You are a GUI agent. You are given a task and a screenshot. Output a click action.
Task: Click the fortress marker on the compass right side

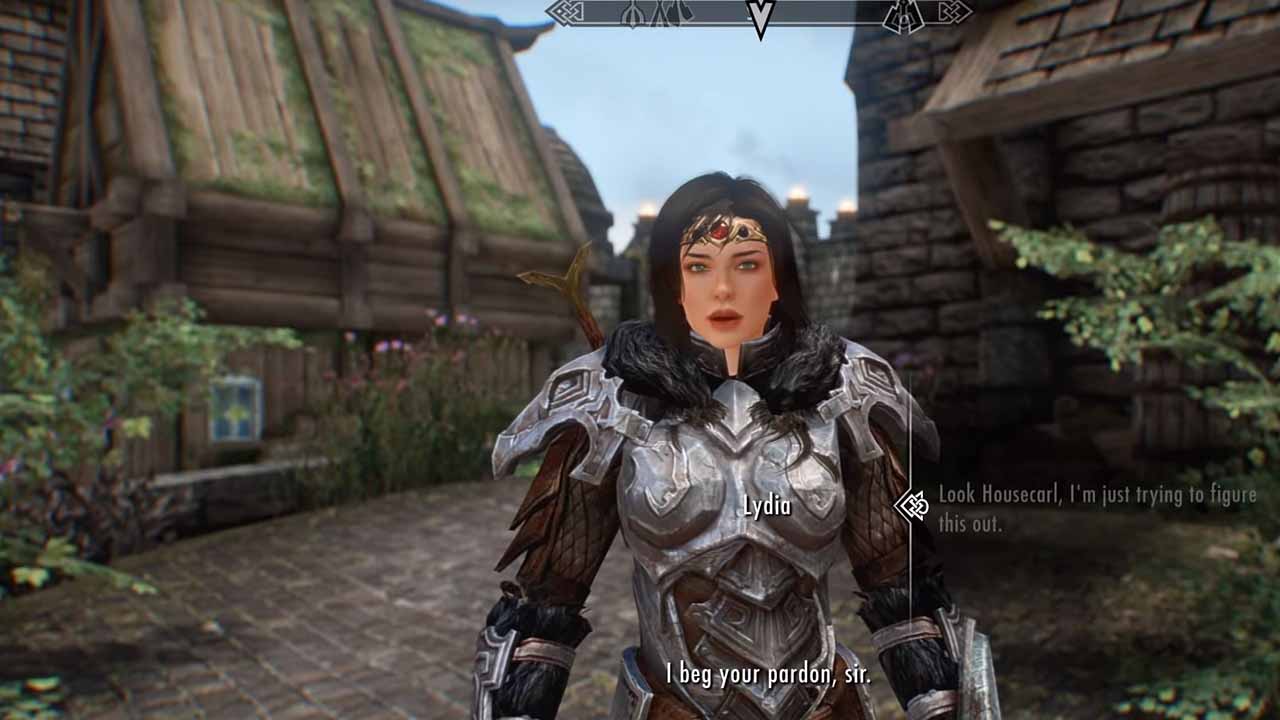click(901, 15)
